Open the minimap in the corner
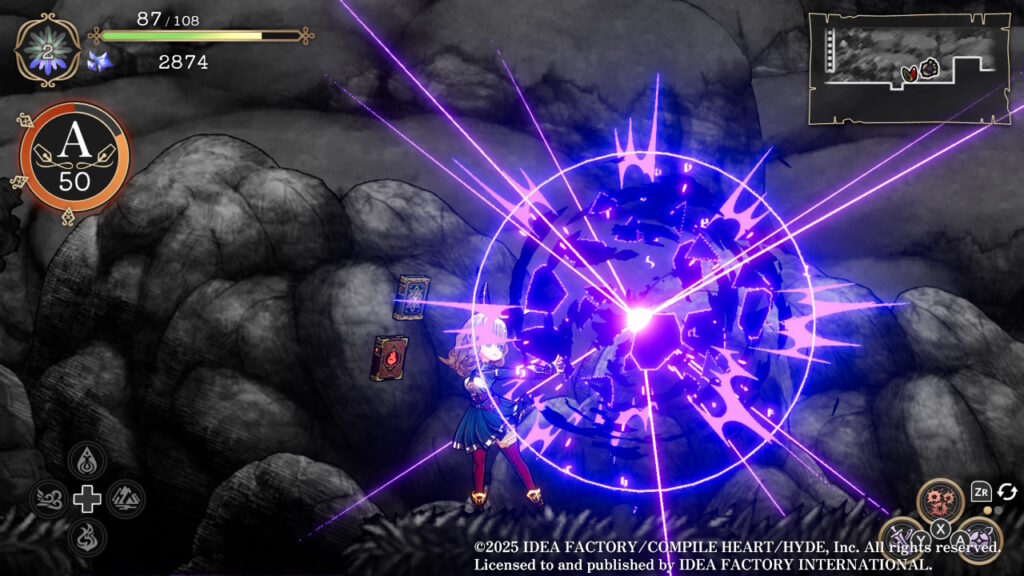Viewport: 1024px width, 576px height. click(908, 66)
